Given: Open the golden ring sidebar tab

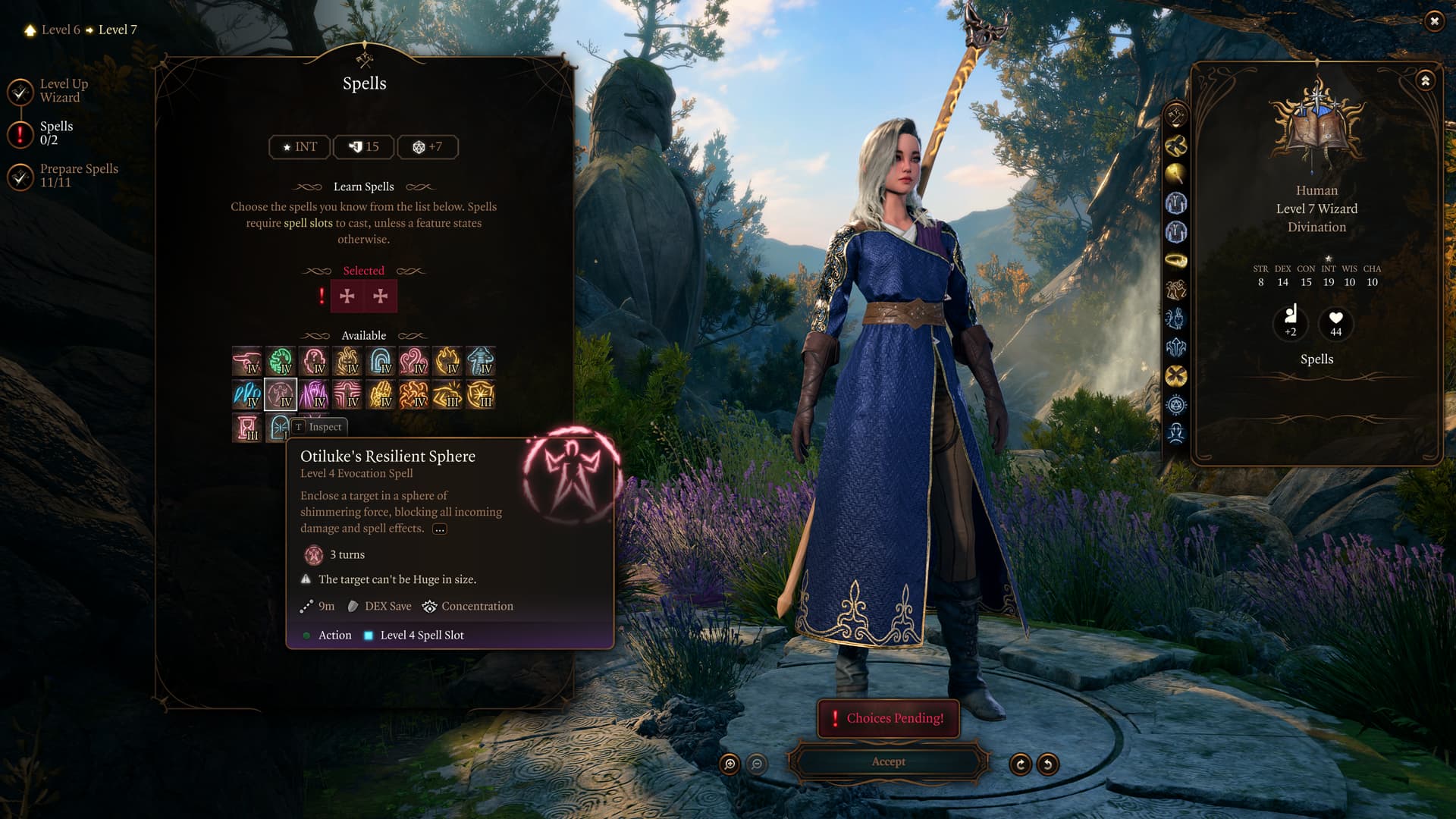Looking at the screenshot, I should (1175, 261).
